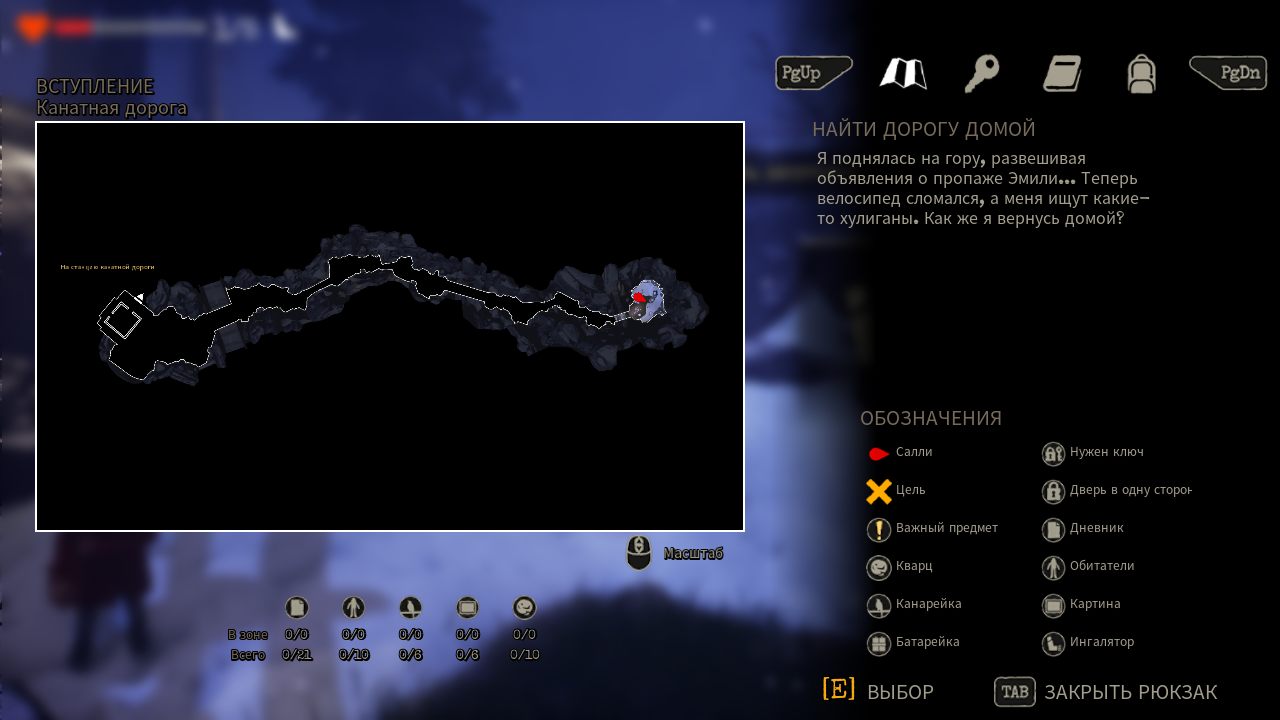Open the journal book tab

pyautogui.click(x=1062, y=73)
